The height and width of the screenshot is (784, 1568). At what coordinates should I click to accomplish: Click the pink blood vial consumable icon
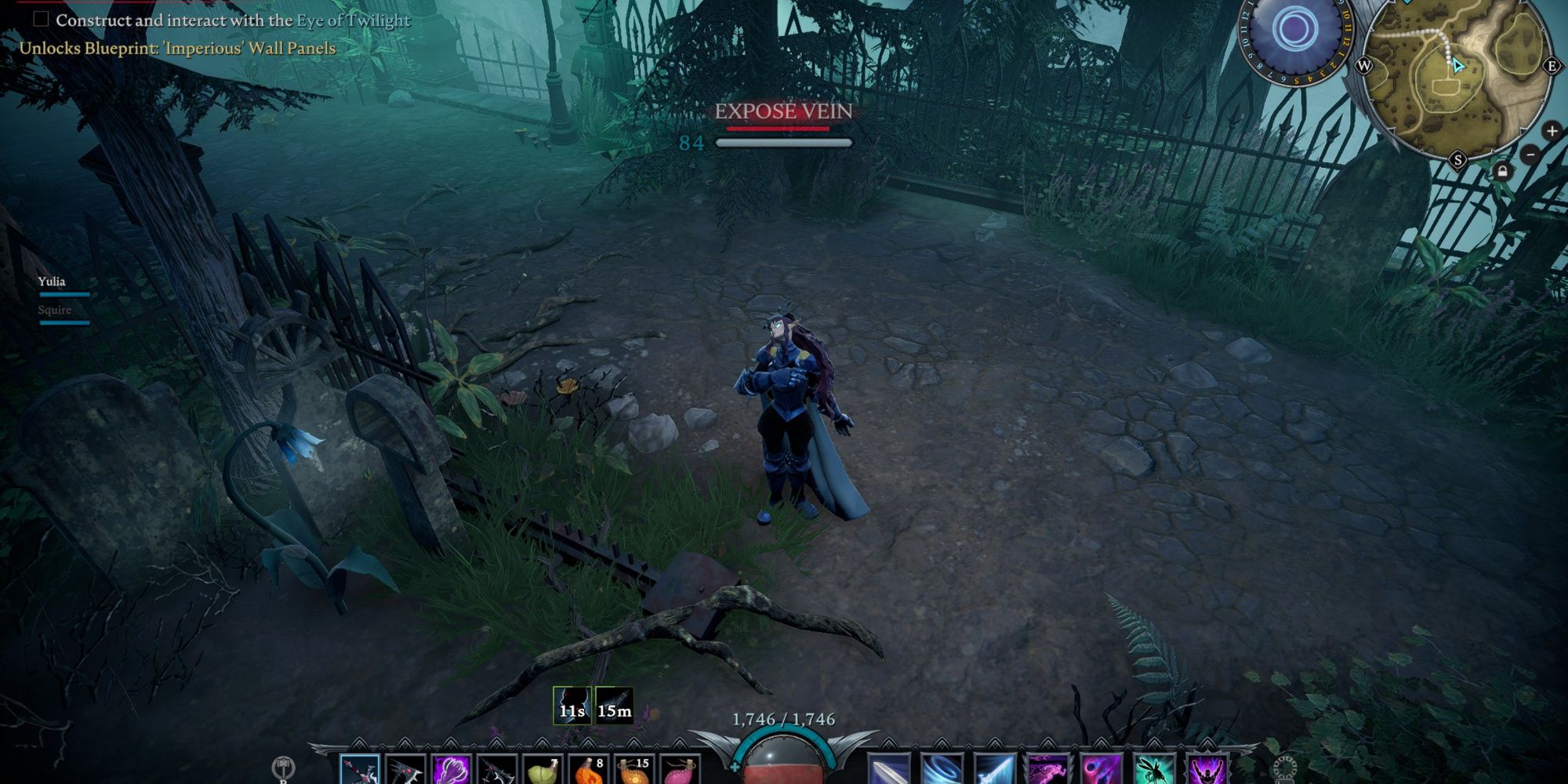point(682,770)
